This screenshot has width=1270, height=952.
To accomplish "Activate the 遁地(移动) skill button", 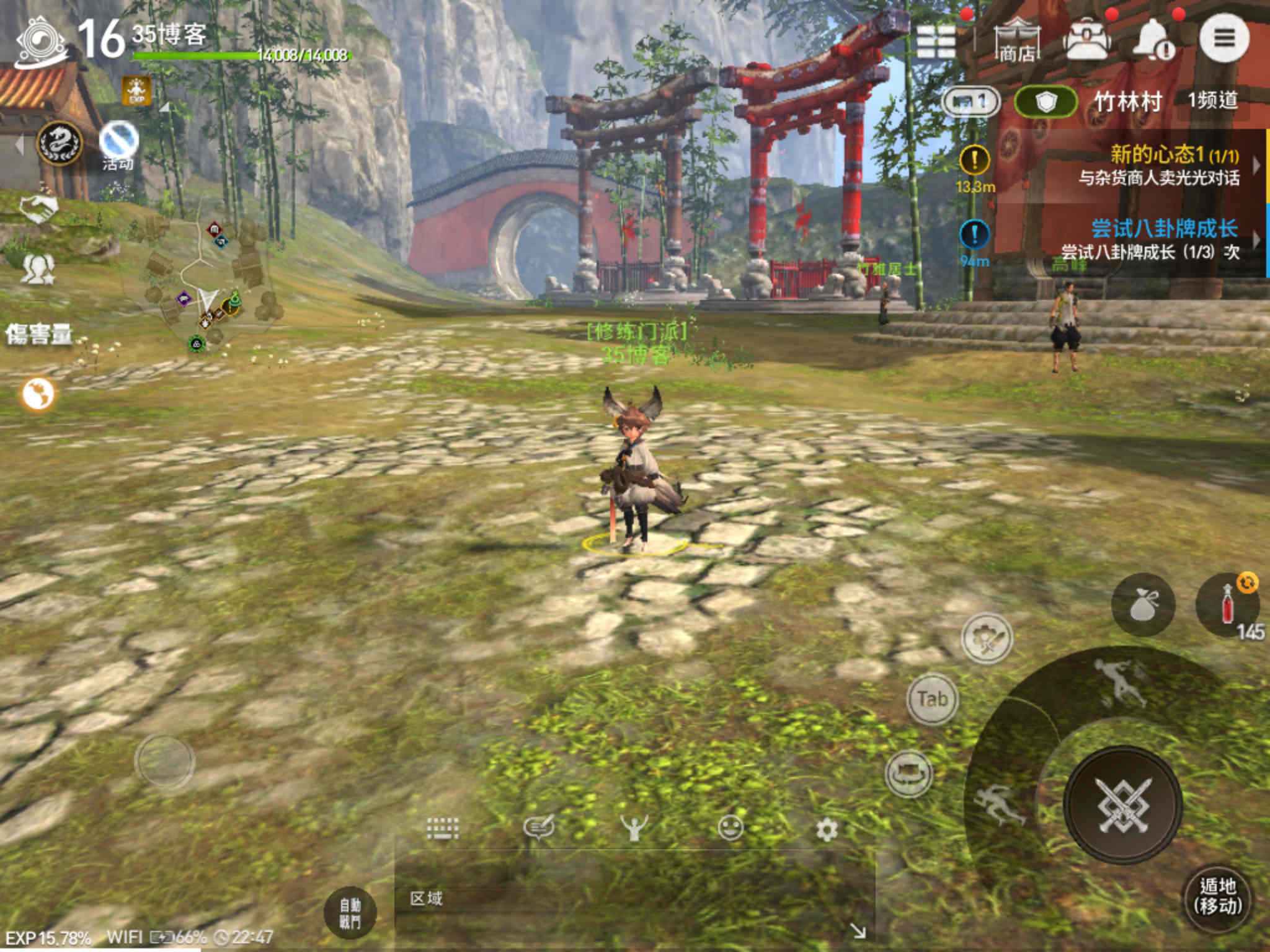I will tap(1217, 897).
